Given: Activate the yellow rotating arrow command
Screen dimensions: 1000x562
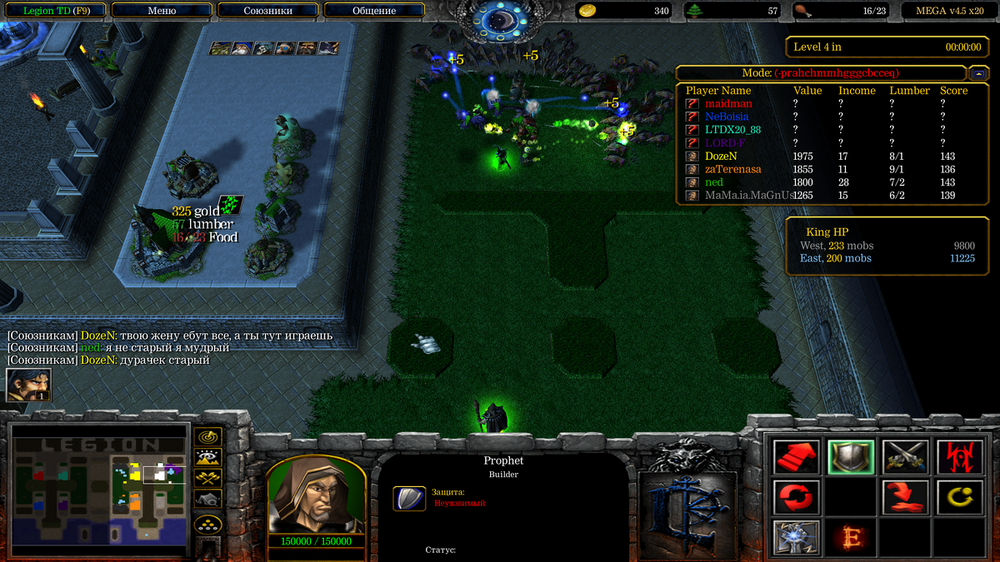Looking at the screenshot, I should pos(958,496).
